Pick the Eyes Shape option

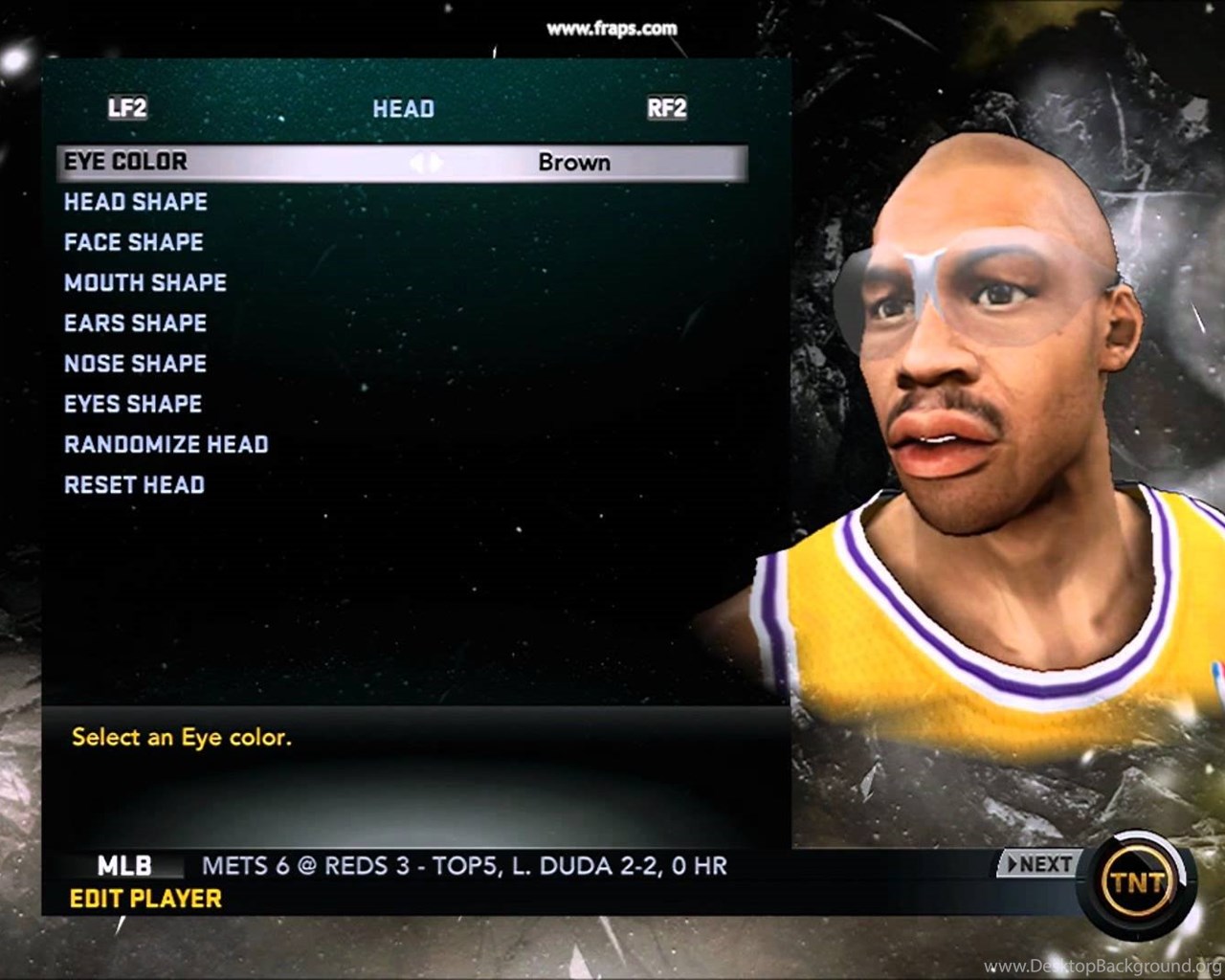point(133,404)
